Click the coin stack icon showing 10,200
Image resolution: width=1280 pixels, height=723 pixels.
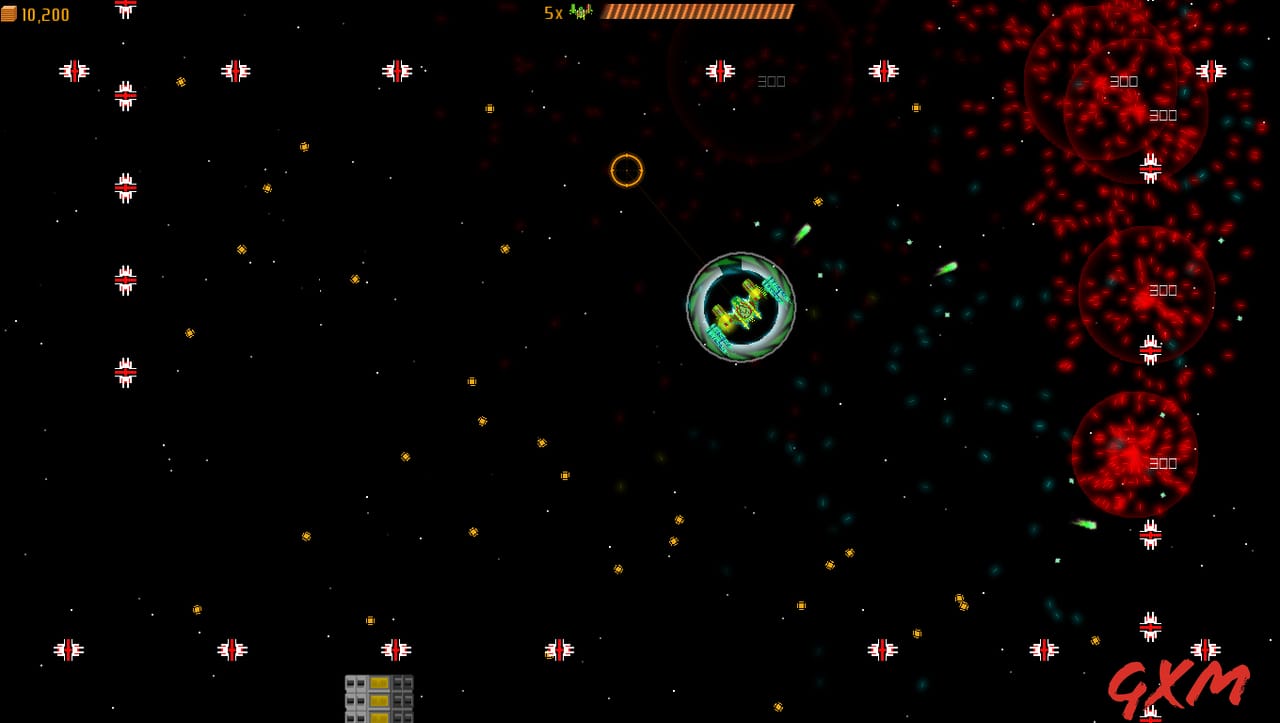click(x=8, y=15)
